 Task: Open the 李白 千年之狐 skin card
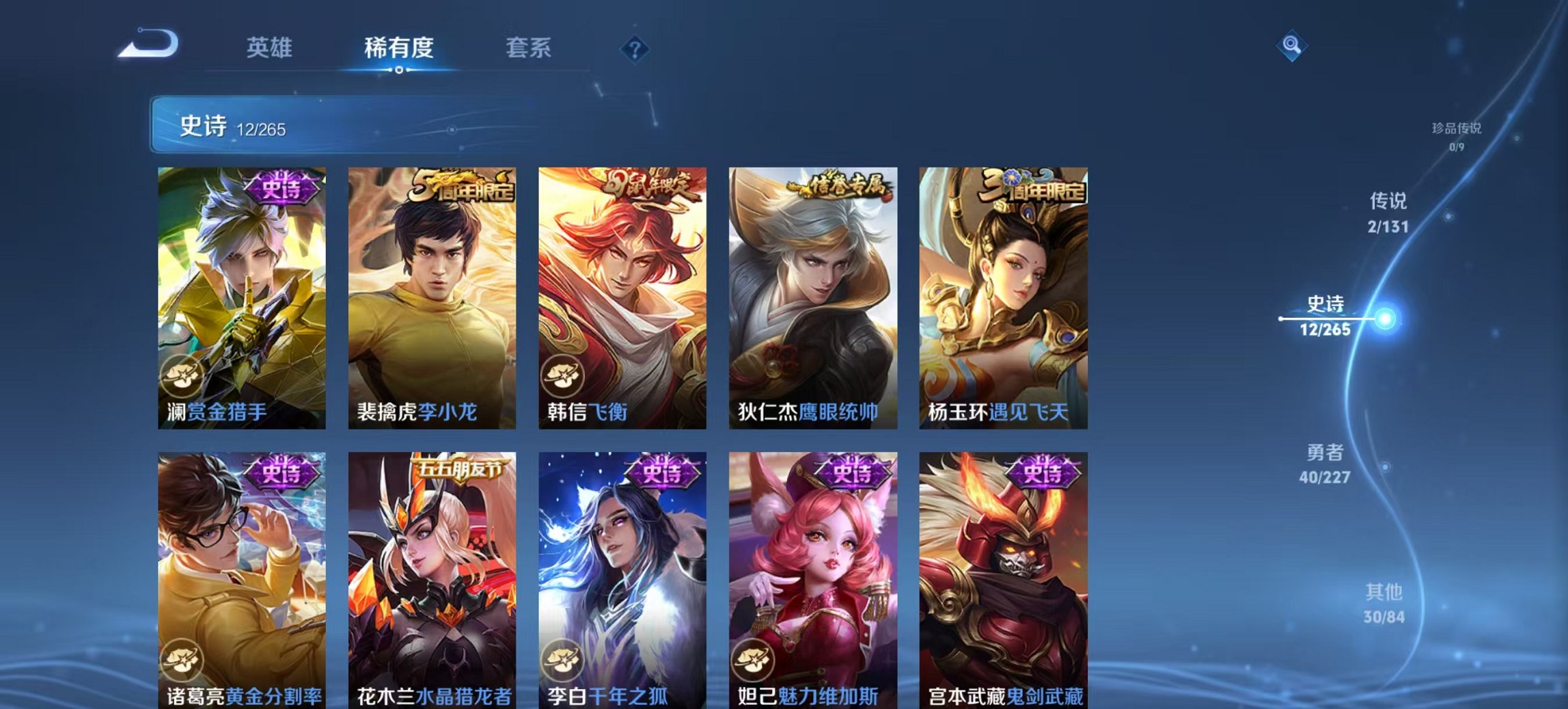622,581
